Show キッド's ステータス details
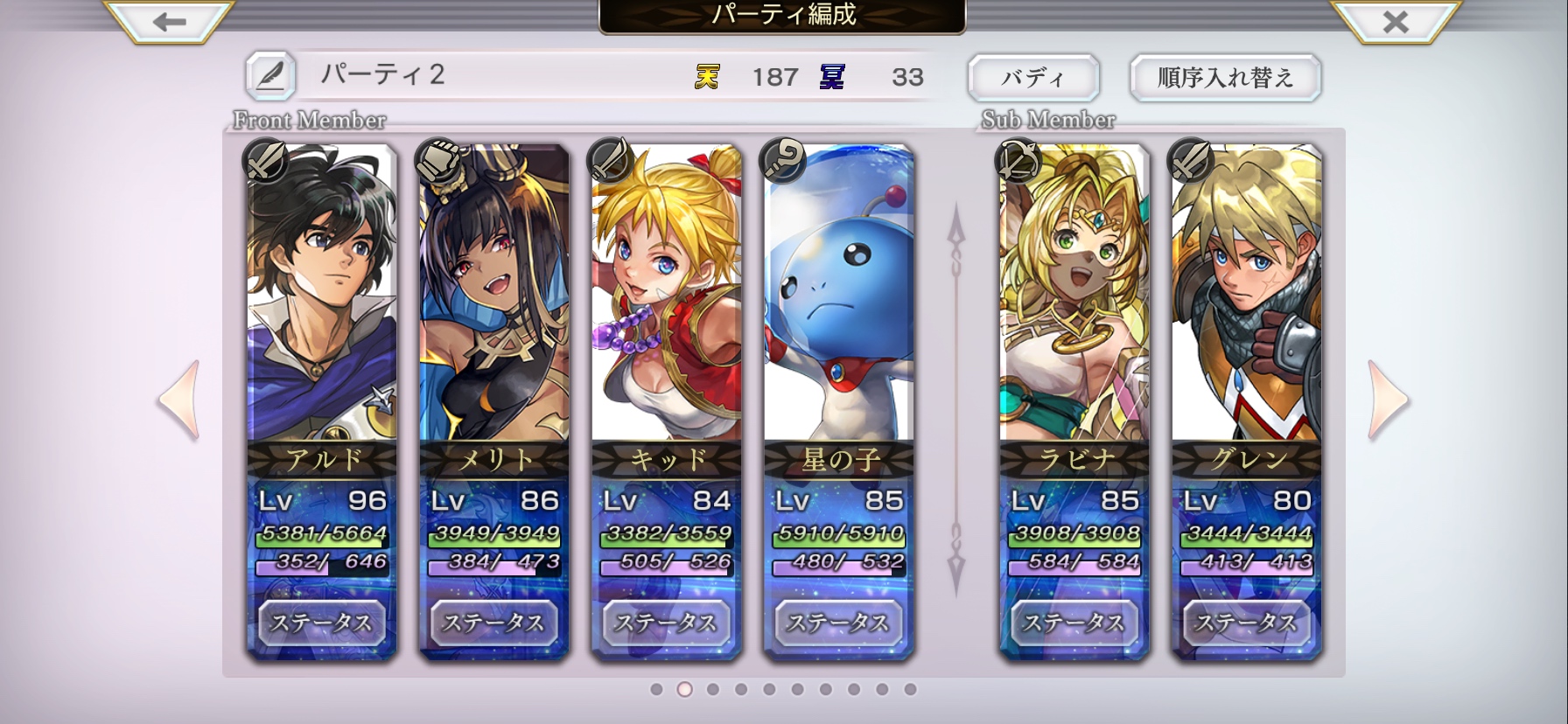The width and height of the screenshot is (1568, 724). 667,623
